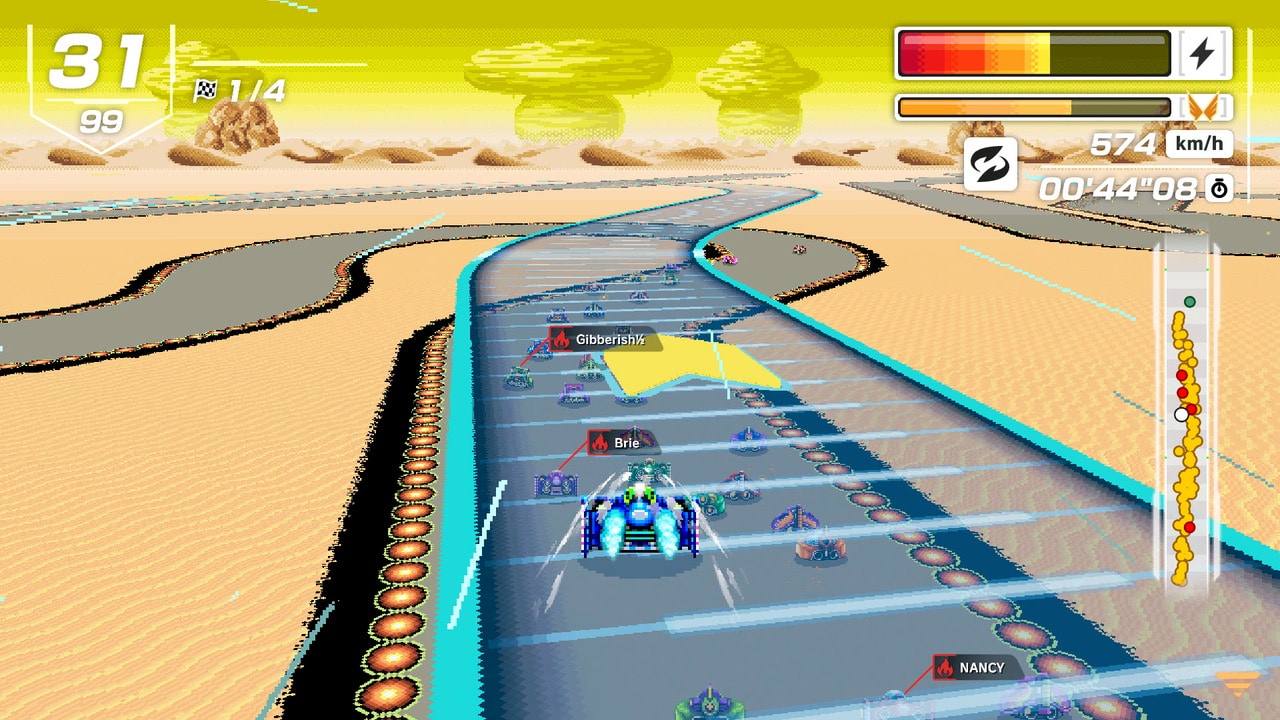Click the km/h unit badge
The width and height of the screenshot is (1280, 720).
point(1201,143)
